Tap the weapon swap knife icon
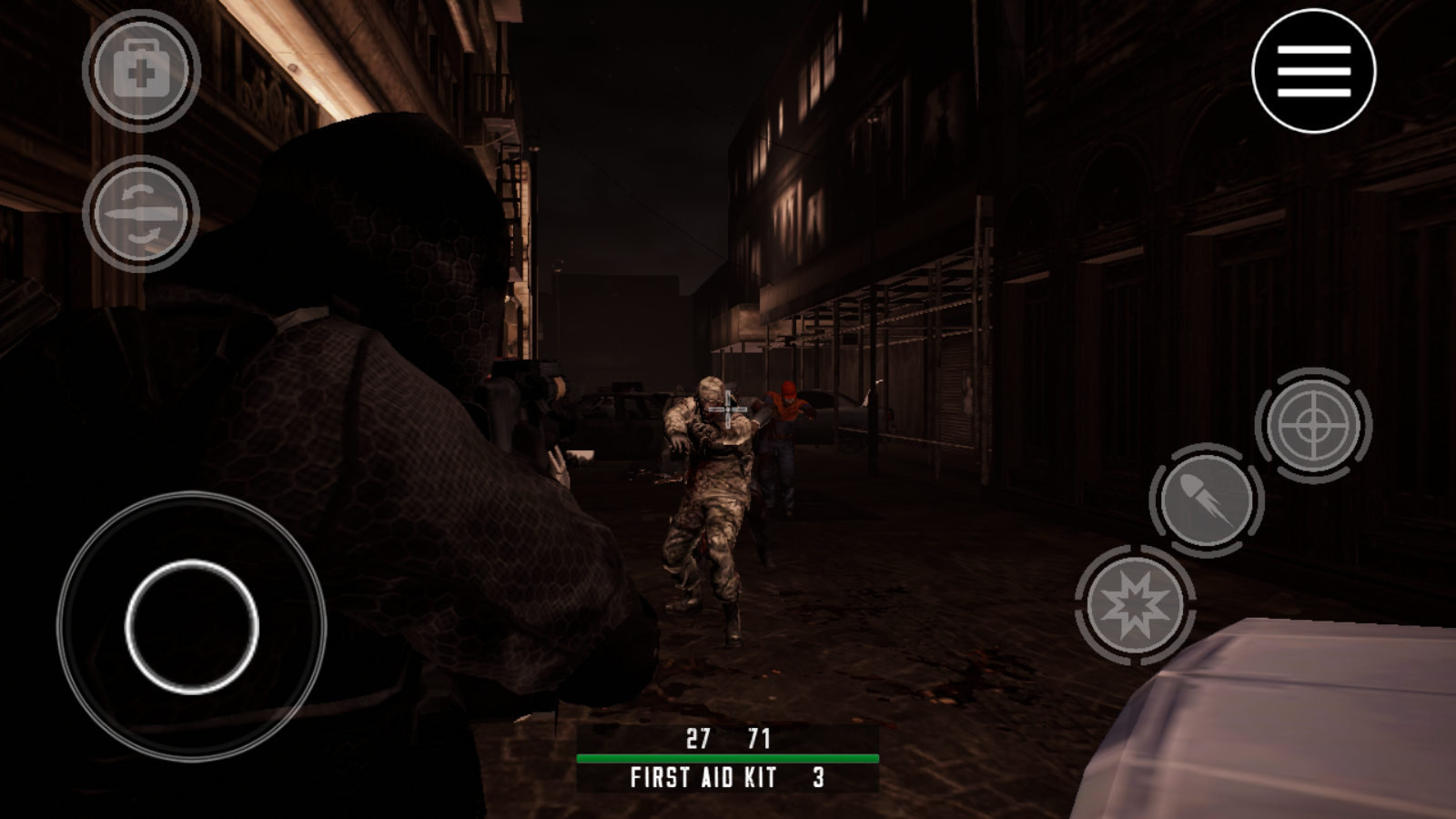The image size is (1456, 819). [141, 214]
